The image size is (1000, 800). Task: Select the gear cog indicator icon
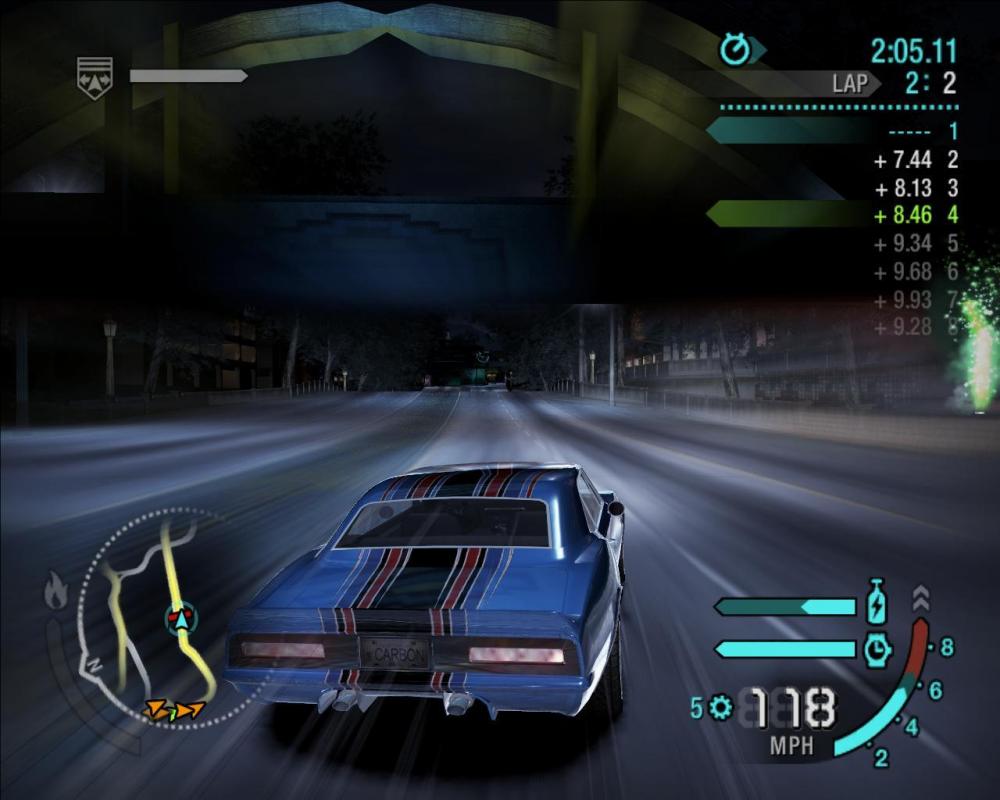(720, 708)
